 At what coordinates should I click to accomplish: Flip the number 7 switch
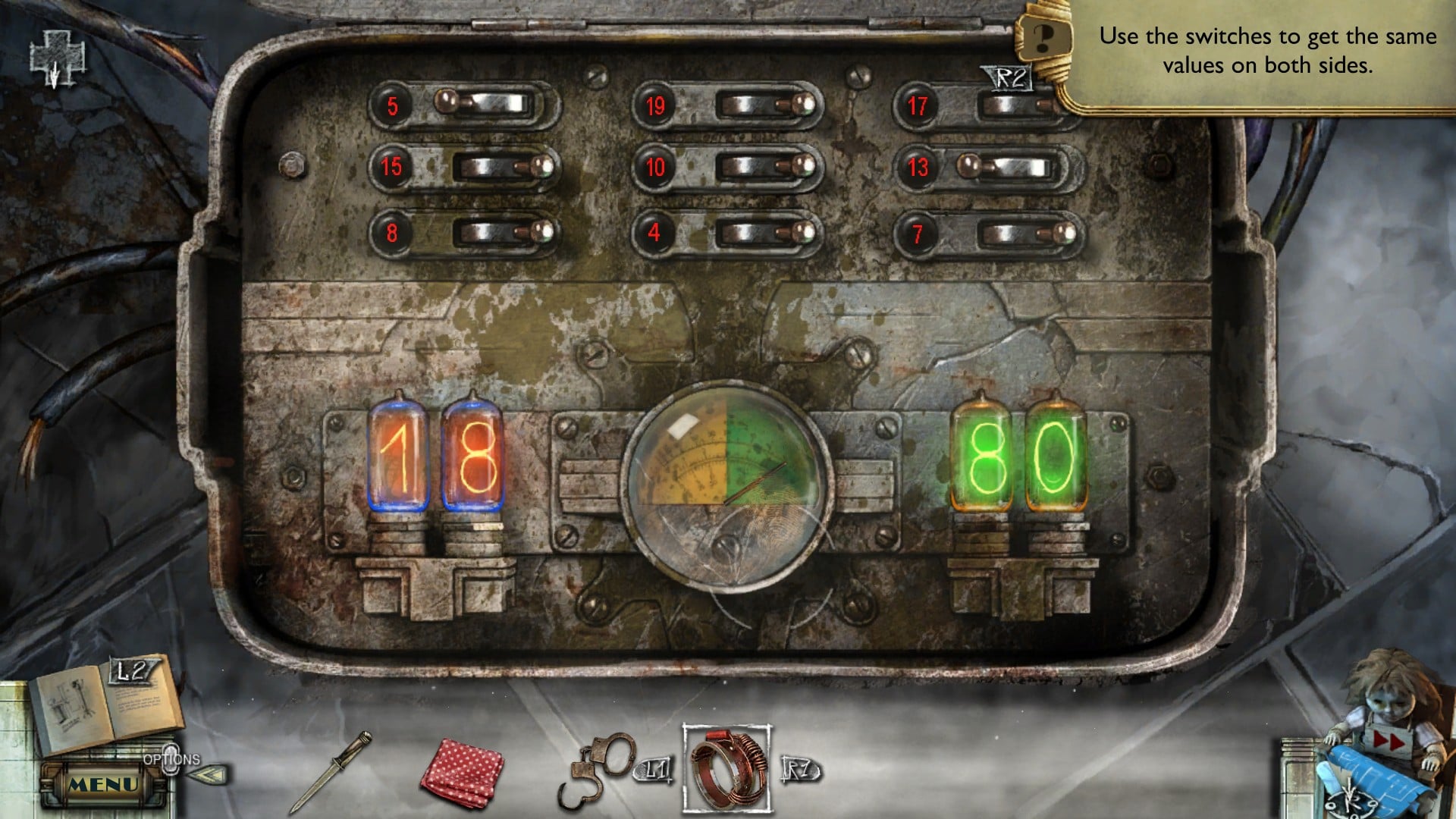coord(1025,232)
